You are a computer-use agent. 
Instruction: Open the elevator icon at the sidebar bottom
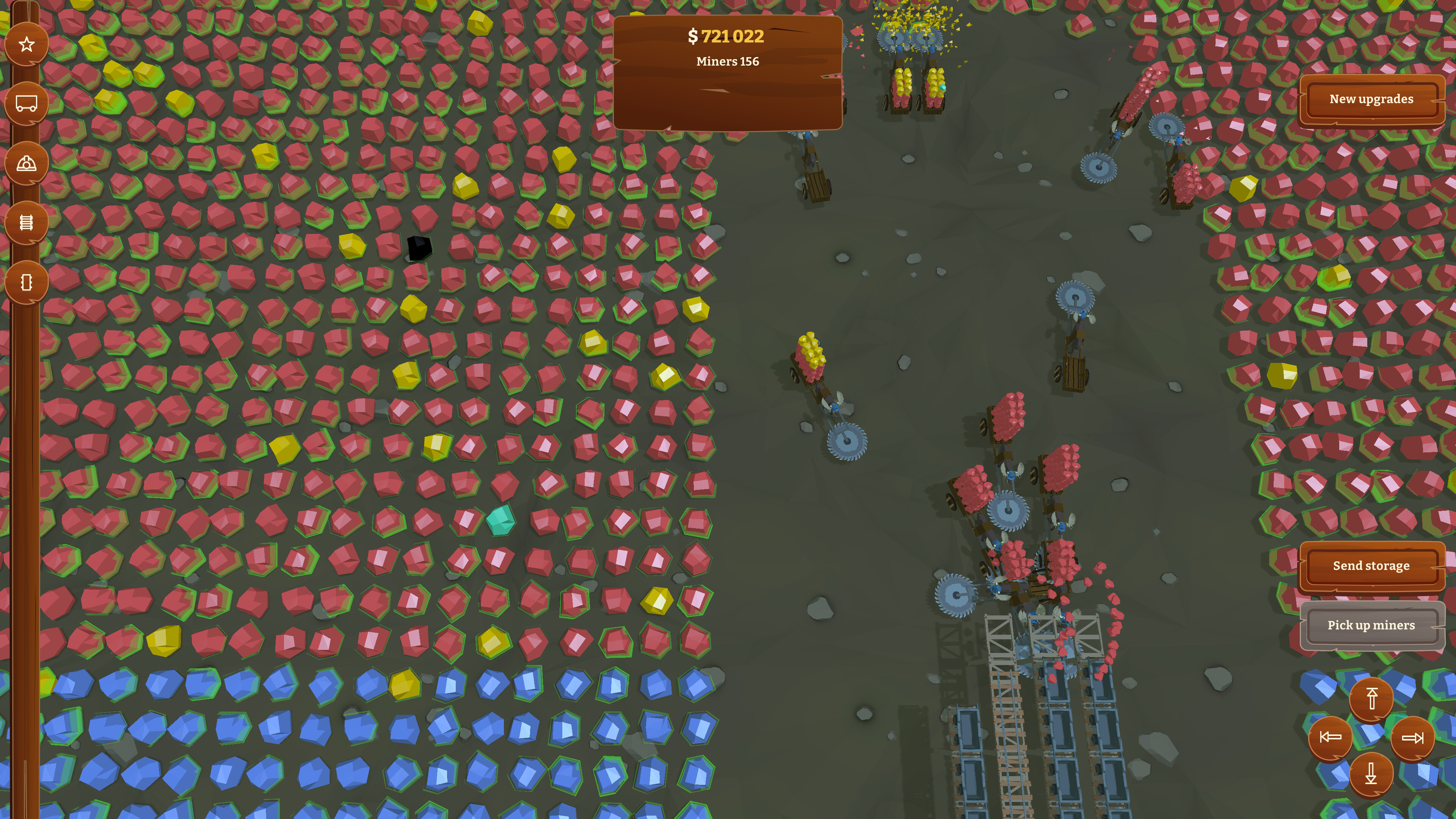click(26, 282)
